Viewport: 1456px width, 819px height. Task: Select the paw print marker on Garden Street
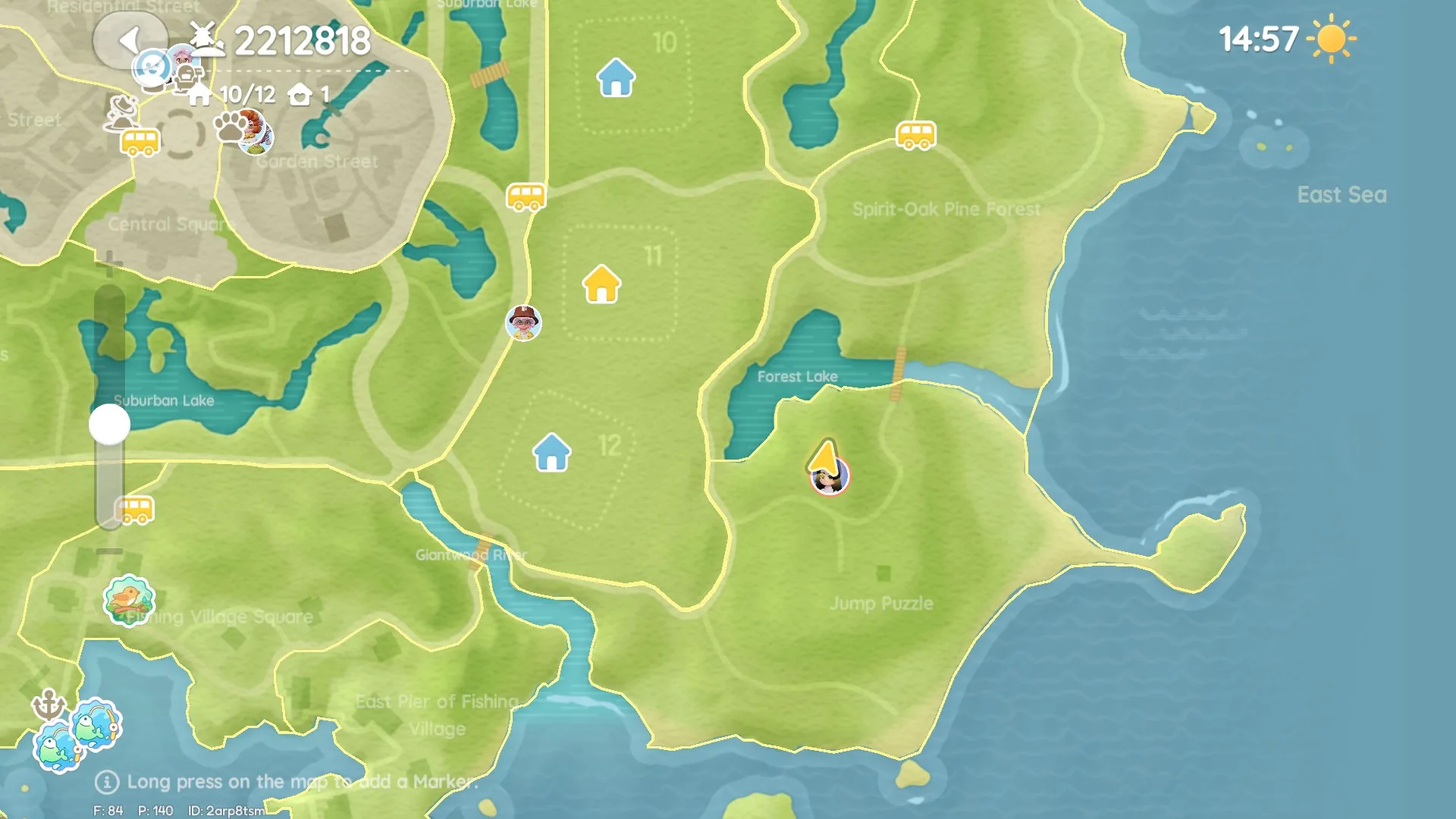pos(230,127)
